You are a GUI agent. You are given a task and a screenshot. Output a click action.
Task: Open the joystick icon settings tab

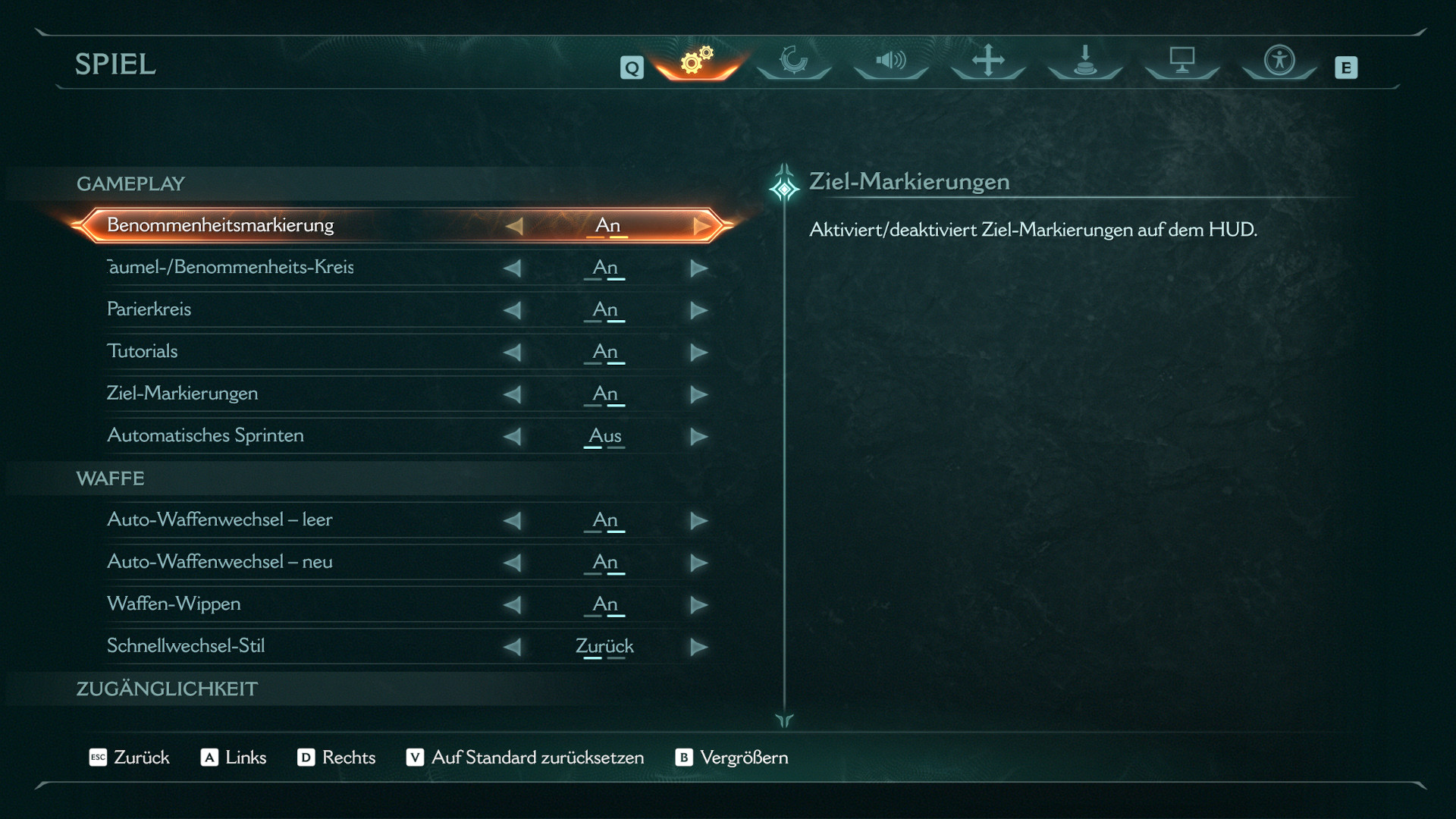pos(1085,61)
